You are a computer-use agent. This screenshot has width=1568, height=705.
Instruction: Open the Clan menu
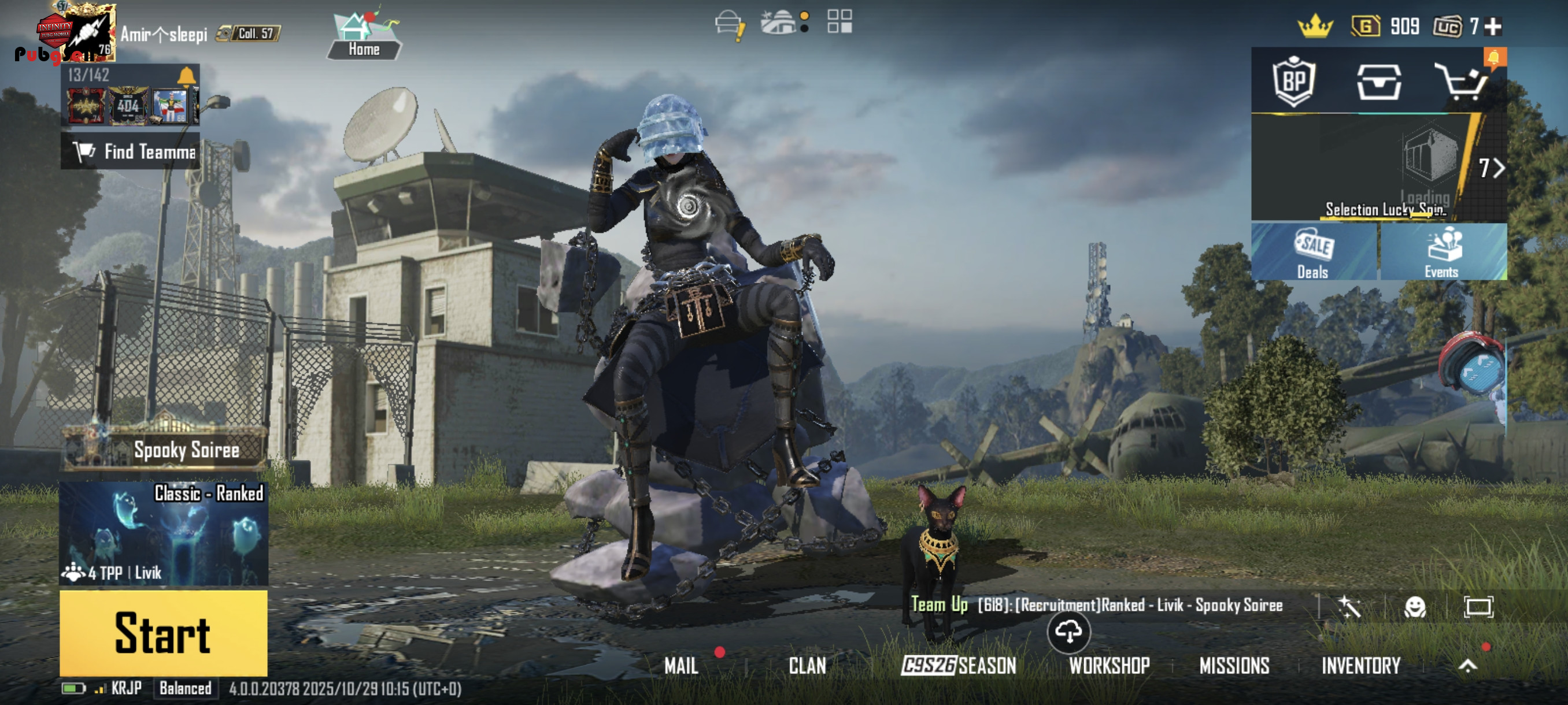807,666
